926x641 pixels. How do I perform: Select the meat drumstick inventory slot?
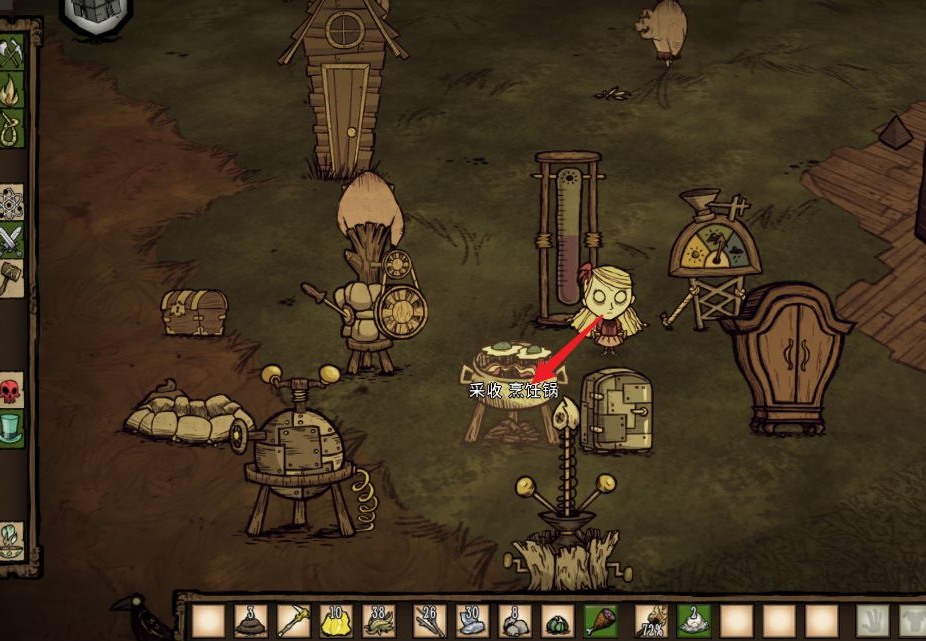pos(602,621)
